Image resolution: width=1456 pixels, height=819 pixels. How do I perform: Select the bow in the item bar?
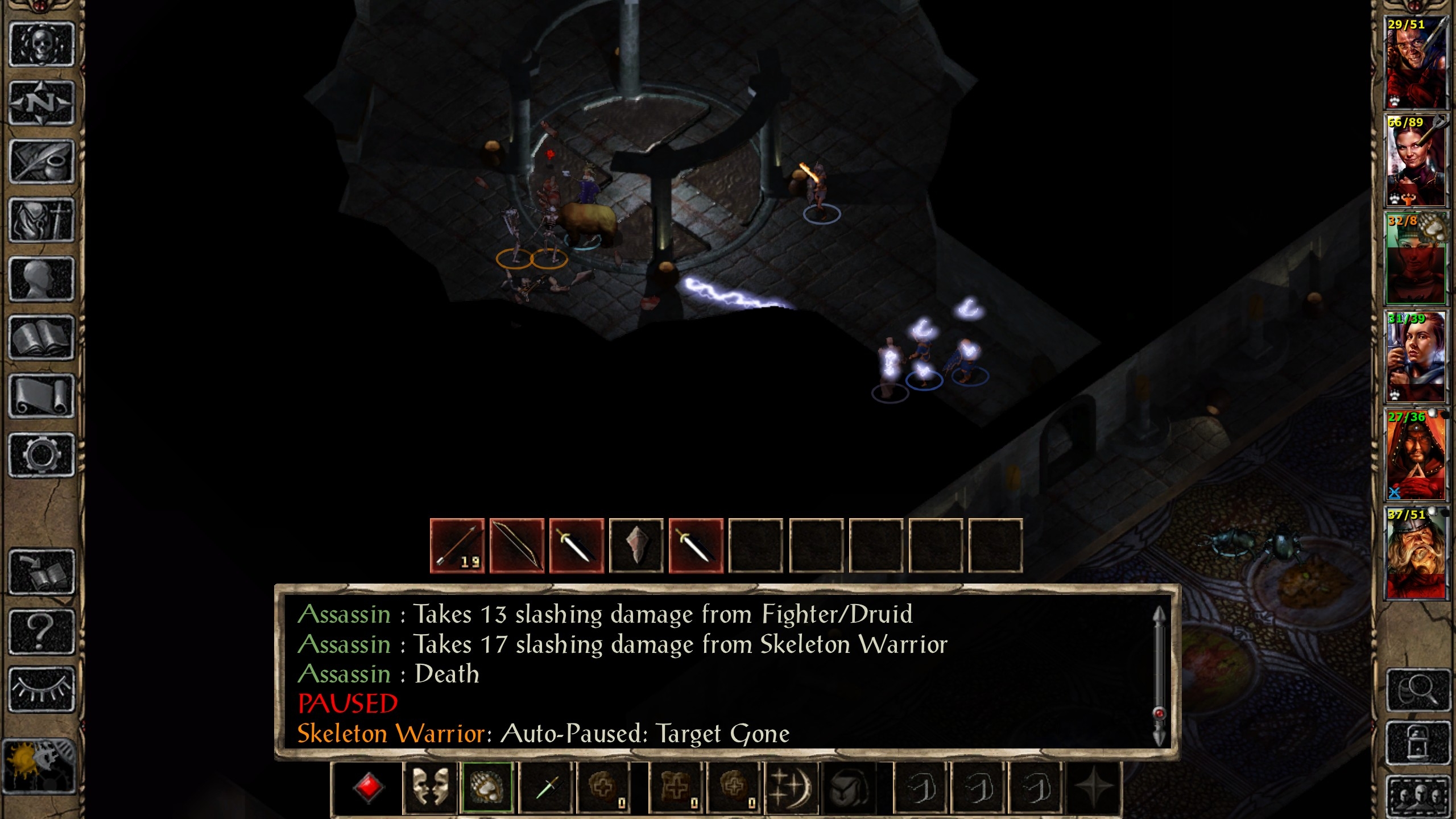pyautogui.click(x=517, y=545)
